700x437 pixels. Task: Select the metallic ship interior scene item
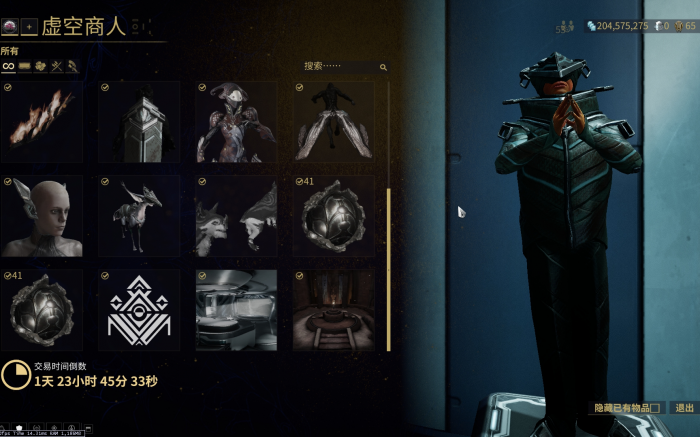tap(237, 310)
